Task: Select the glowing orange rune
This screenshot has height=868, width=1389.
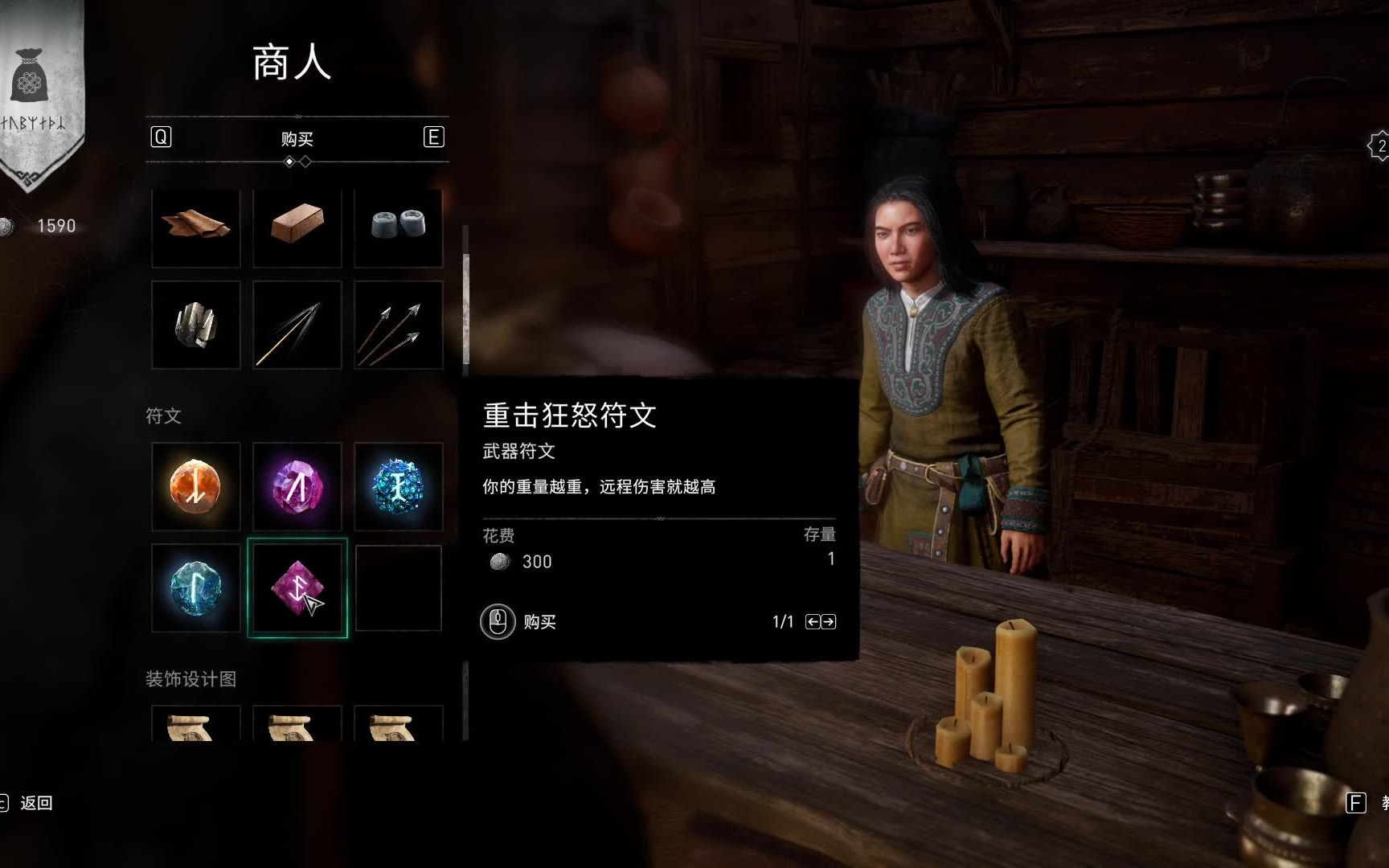Action: [x=196, y=486]
